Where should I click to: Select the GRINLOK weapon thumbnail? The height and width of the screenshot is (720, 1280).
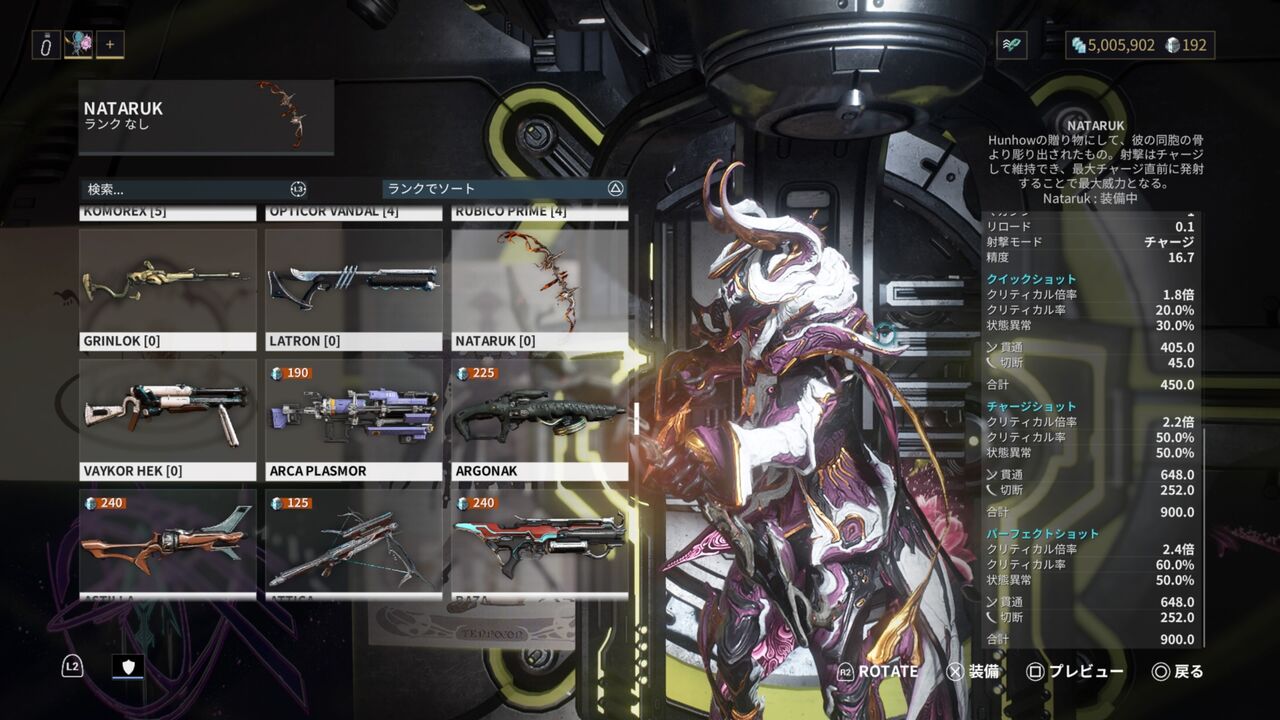(x=166, y=280)
